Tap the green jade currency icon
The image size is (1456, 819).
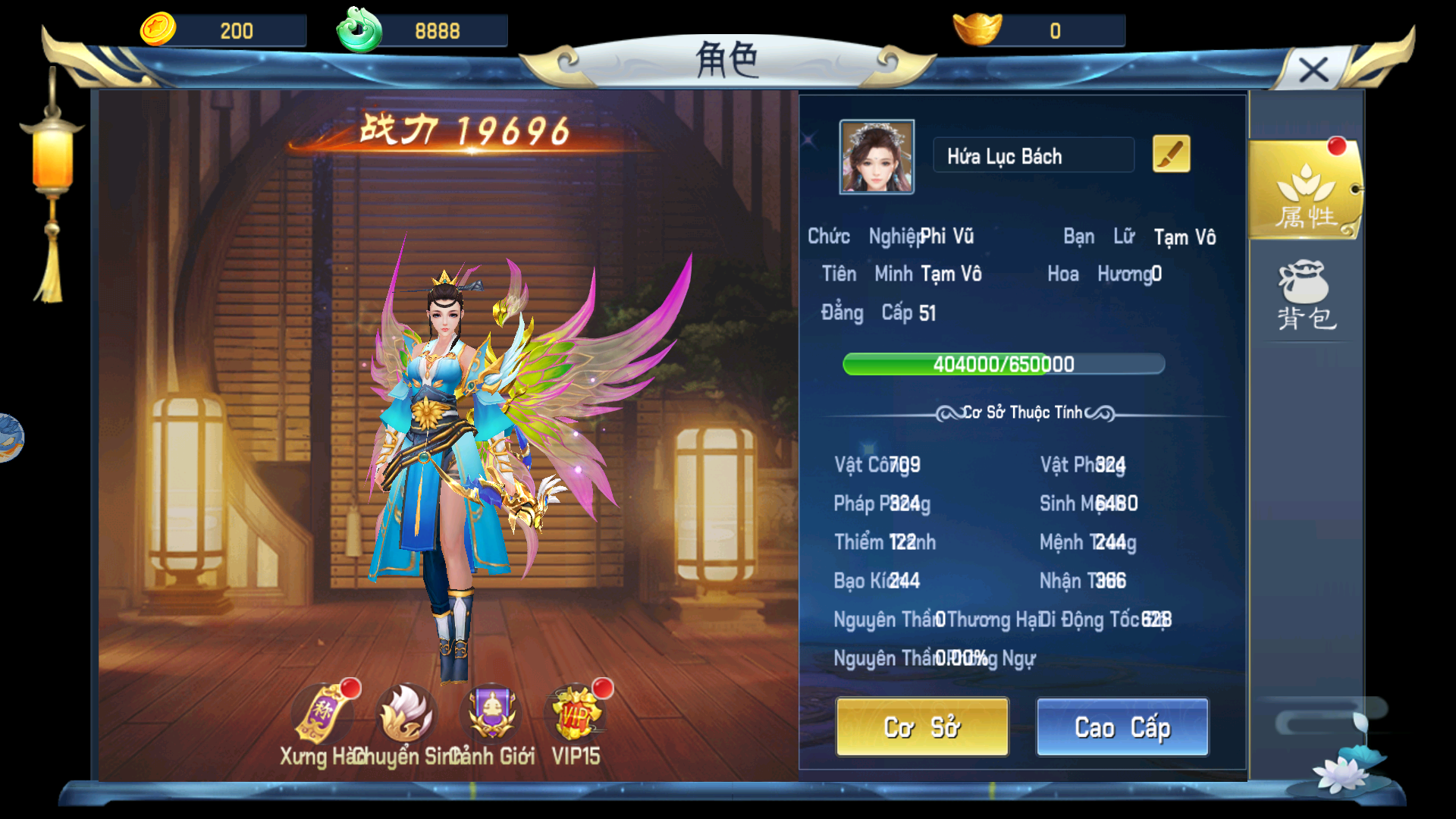[x=359, y=30]
